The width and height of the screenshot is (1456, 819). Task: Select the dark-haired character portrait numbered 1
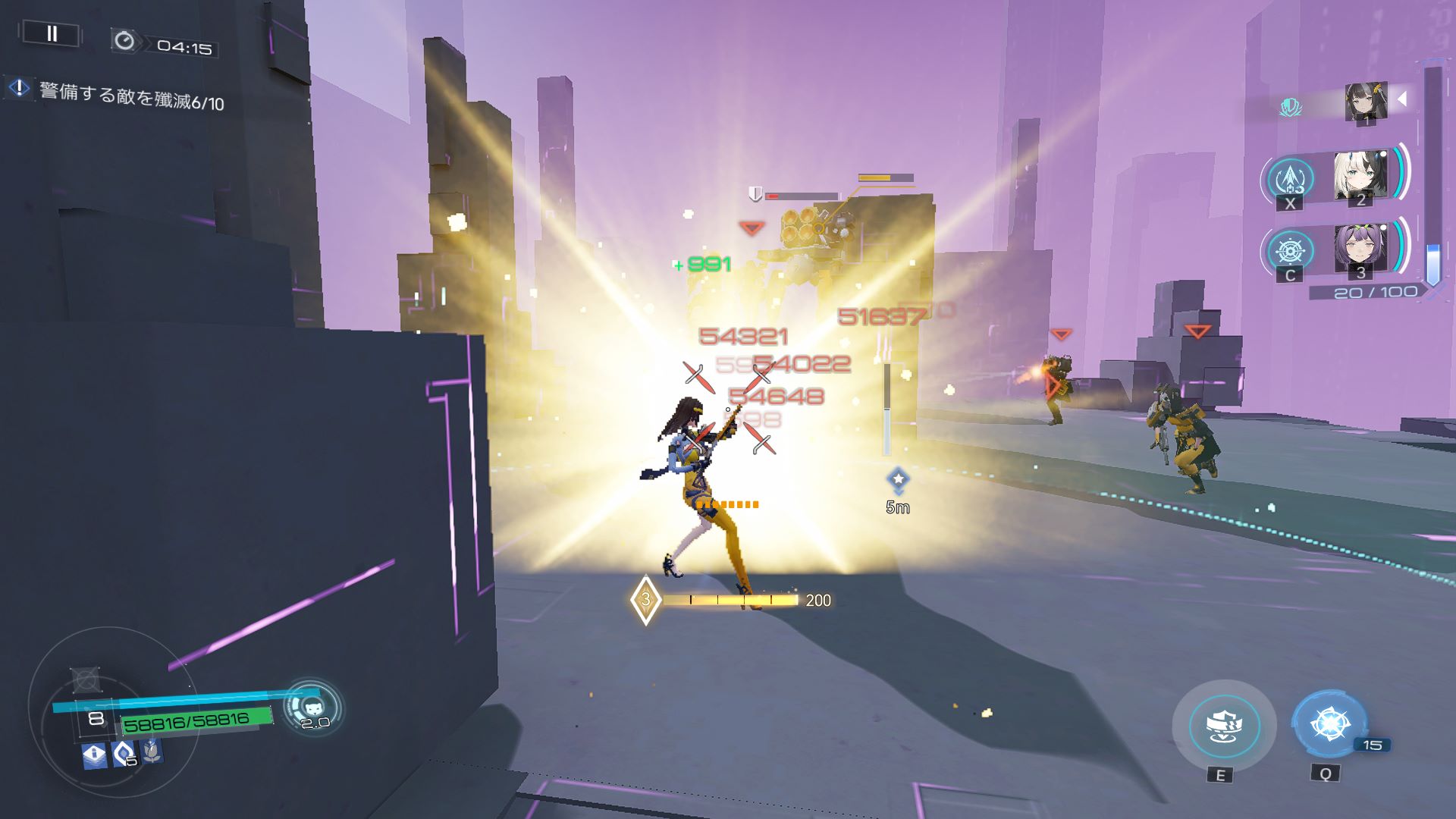(1365, 102)
